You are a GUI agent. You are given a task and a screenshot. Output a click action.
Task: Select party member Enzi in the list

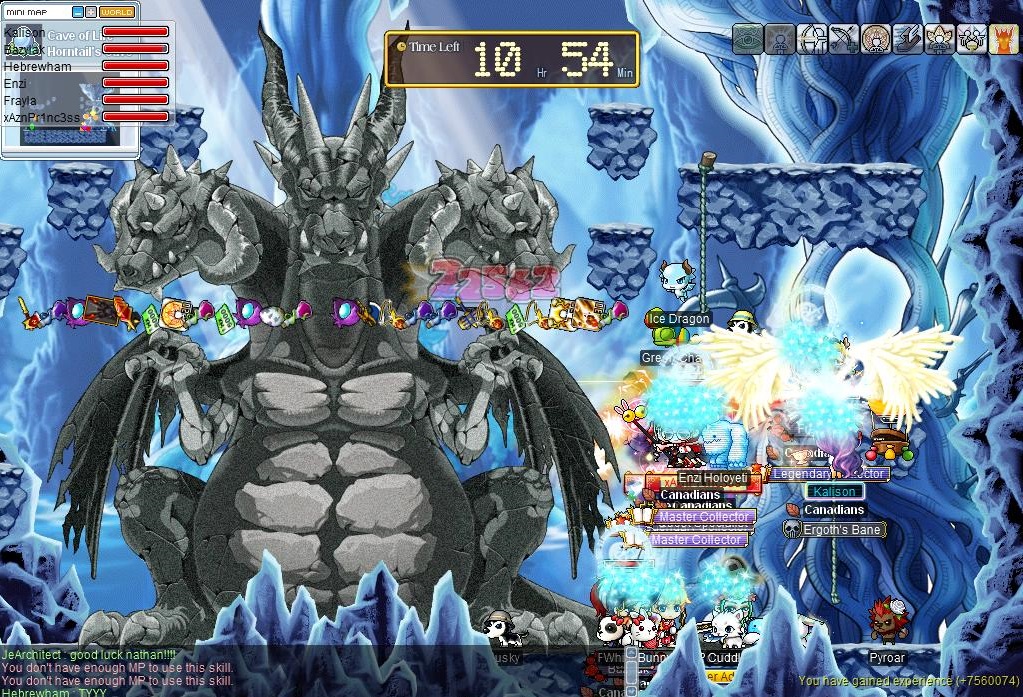(15, 83)
